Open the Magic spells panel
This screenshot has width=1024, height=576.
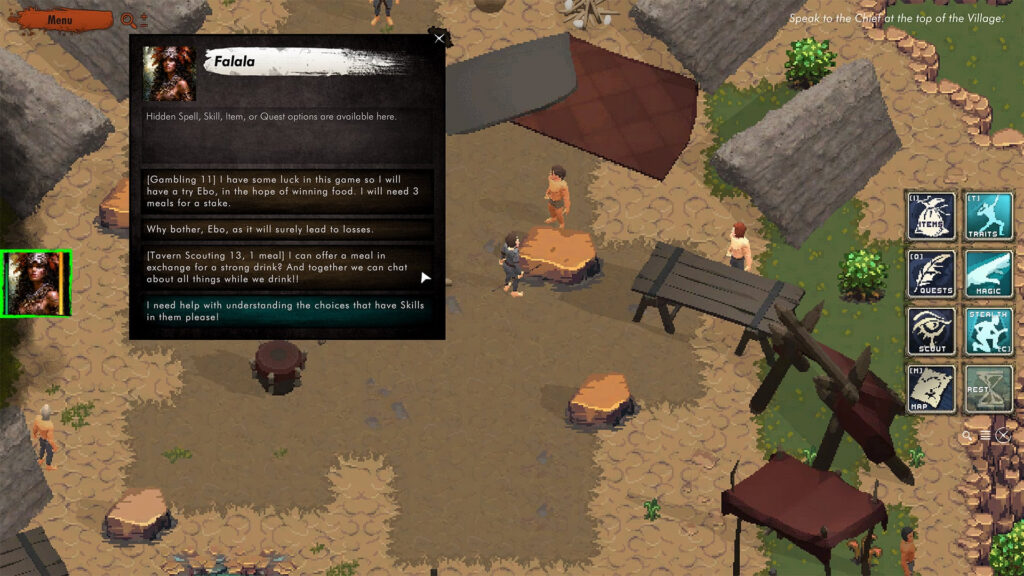click(x=988, y=274)
